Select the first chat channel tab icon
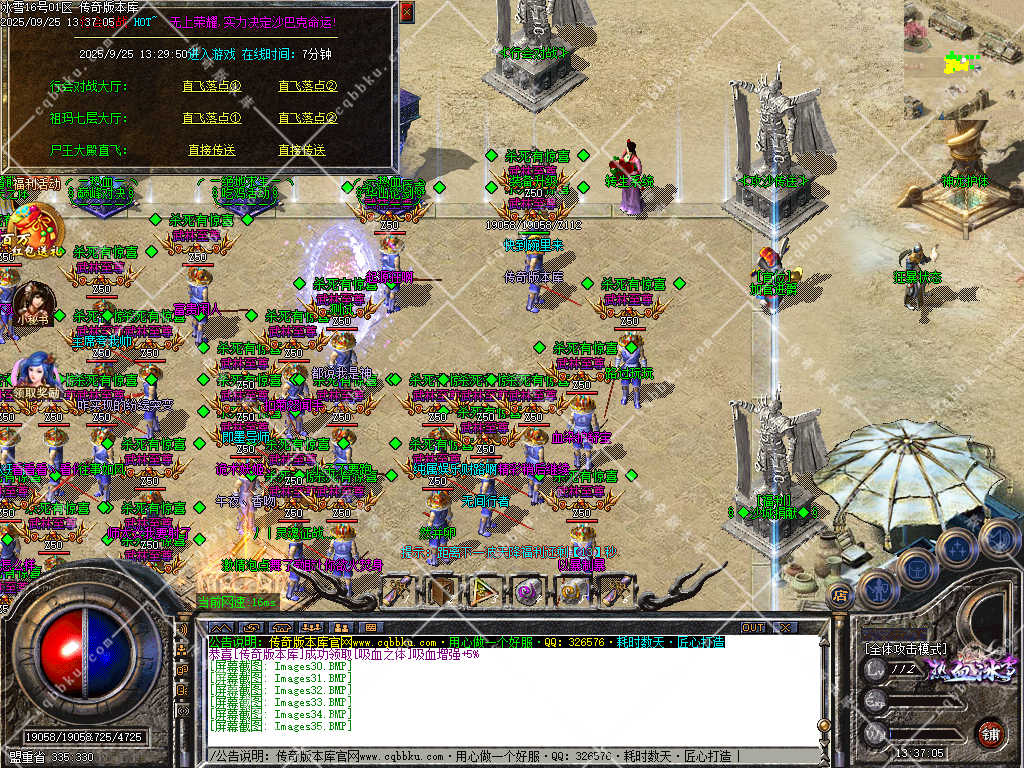Viewport: 1024px width, 768px height. 221,628
